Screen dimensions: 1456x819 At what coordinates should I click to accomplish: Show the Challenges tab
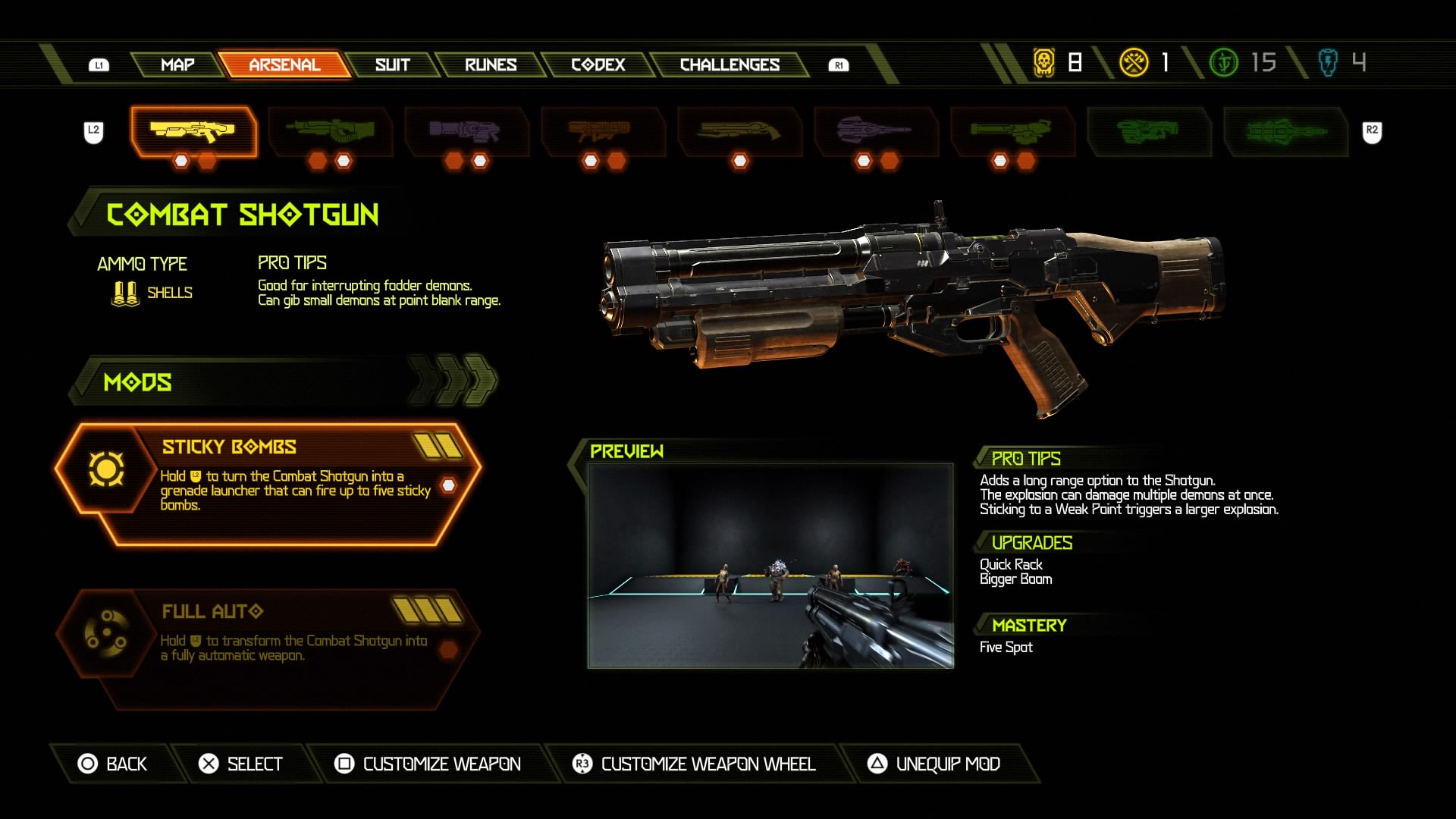(x=730, y=65)
